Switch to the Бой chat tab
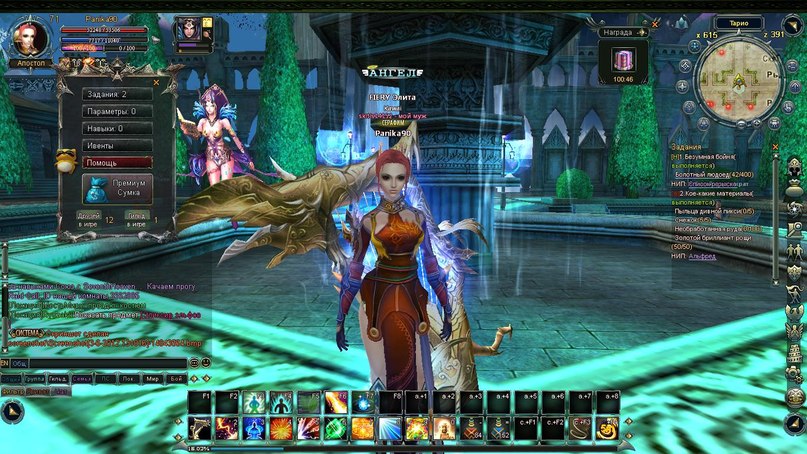Image resolution: width=807 pixels, height=454 pixels. pyautogui.click(x=176, y=380)
